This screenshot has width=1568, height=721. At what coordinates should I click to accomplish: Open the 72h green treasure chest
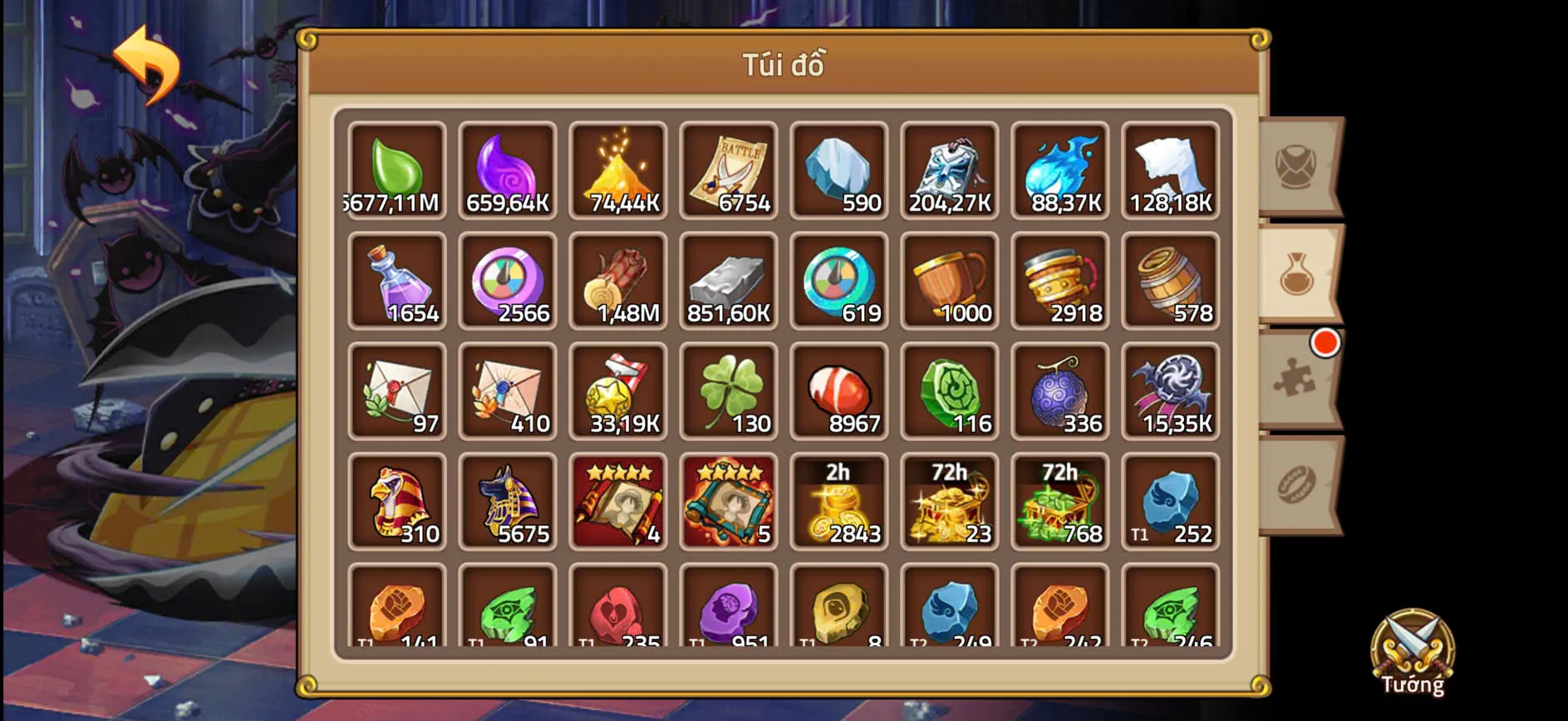click(1060, 501)
